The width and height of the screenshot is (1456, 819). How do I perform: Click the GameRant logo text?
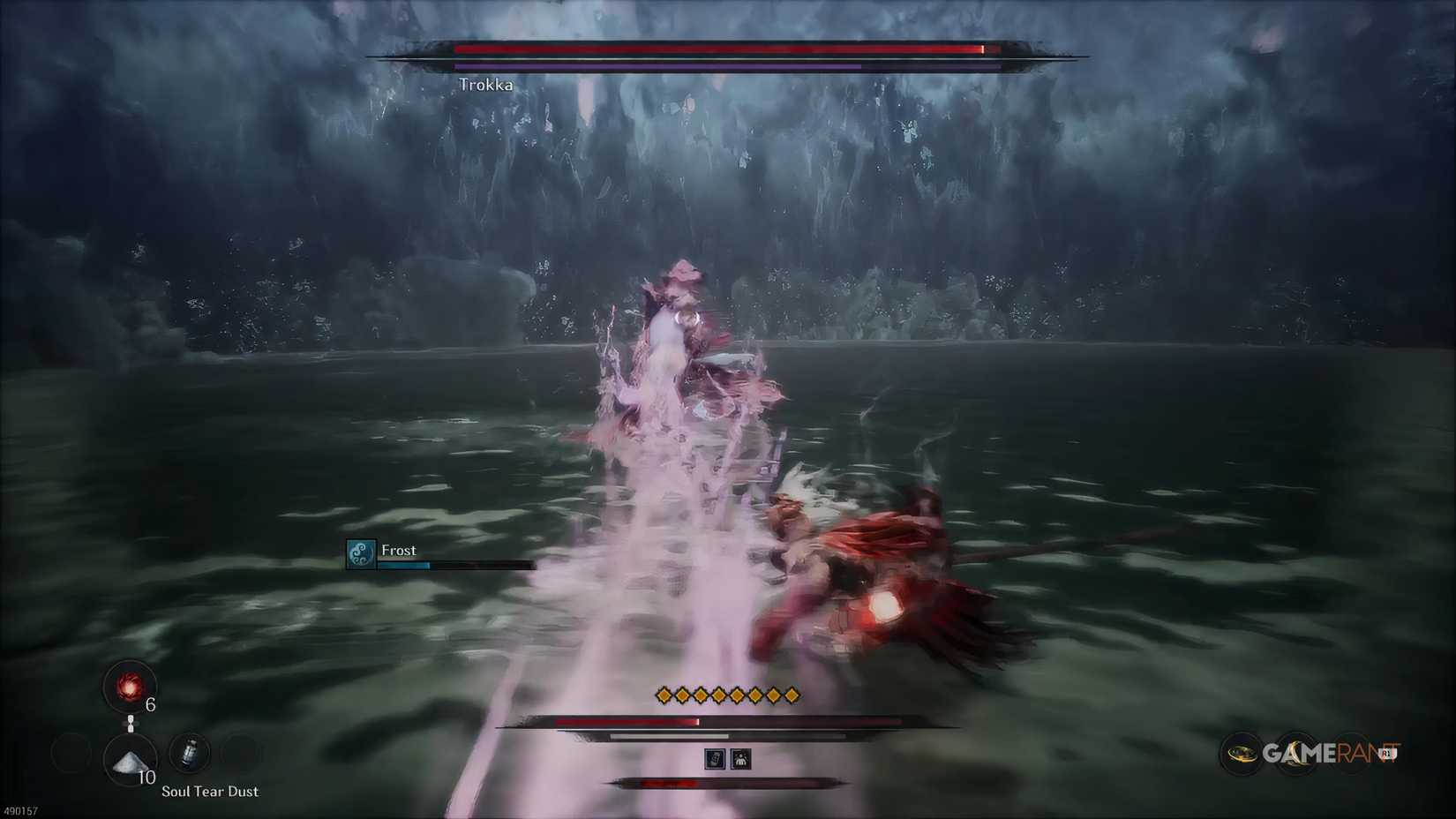point(1324,753)
